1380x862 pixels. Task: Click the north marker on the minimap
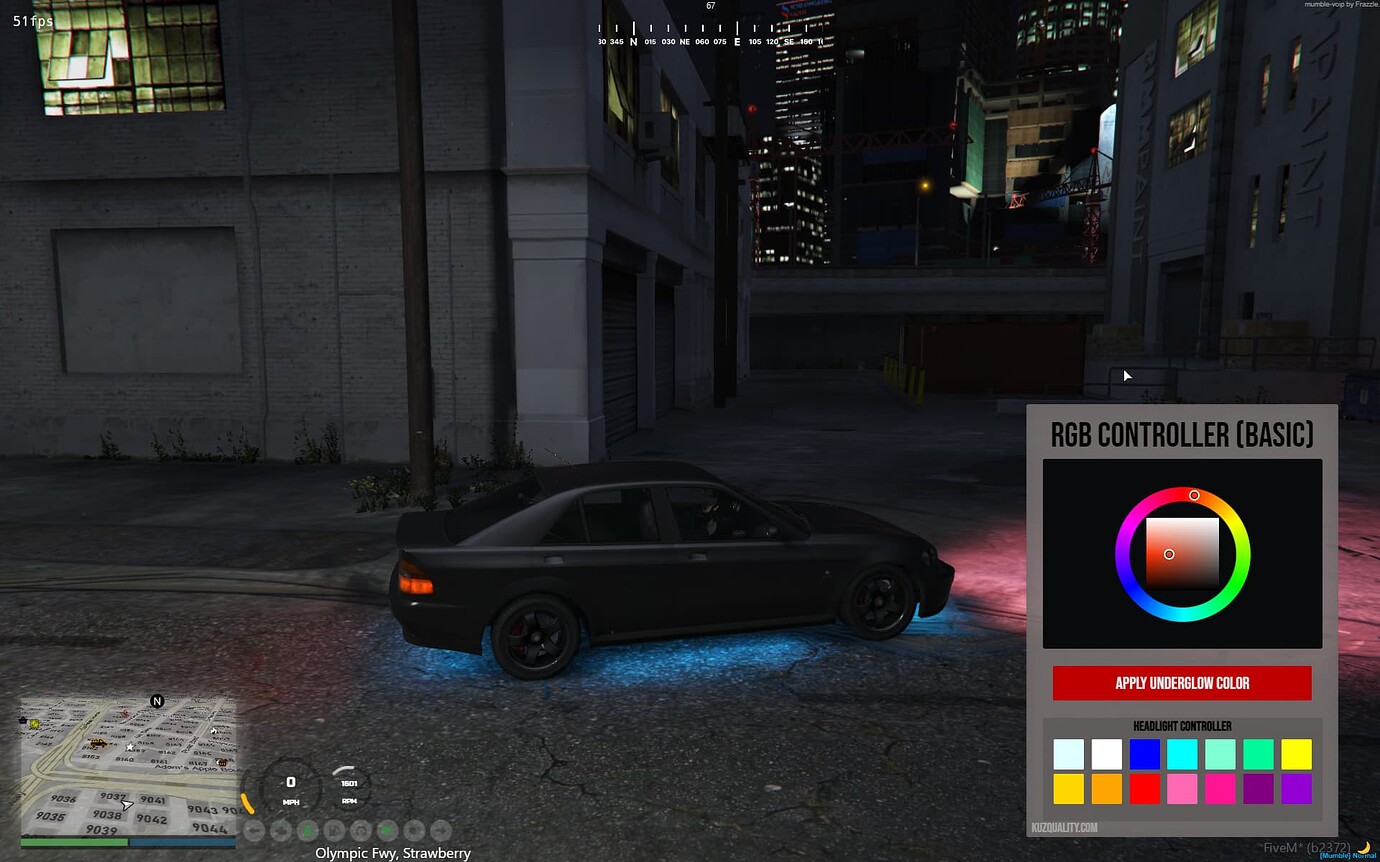[156, 701]
